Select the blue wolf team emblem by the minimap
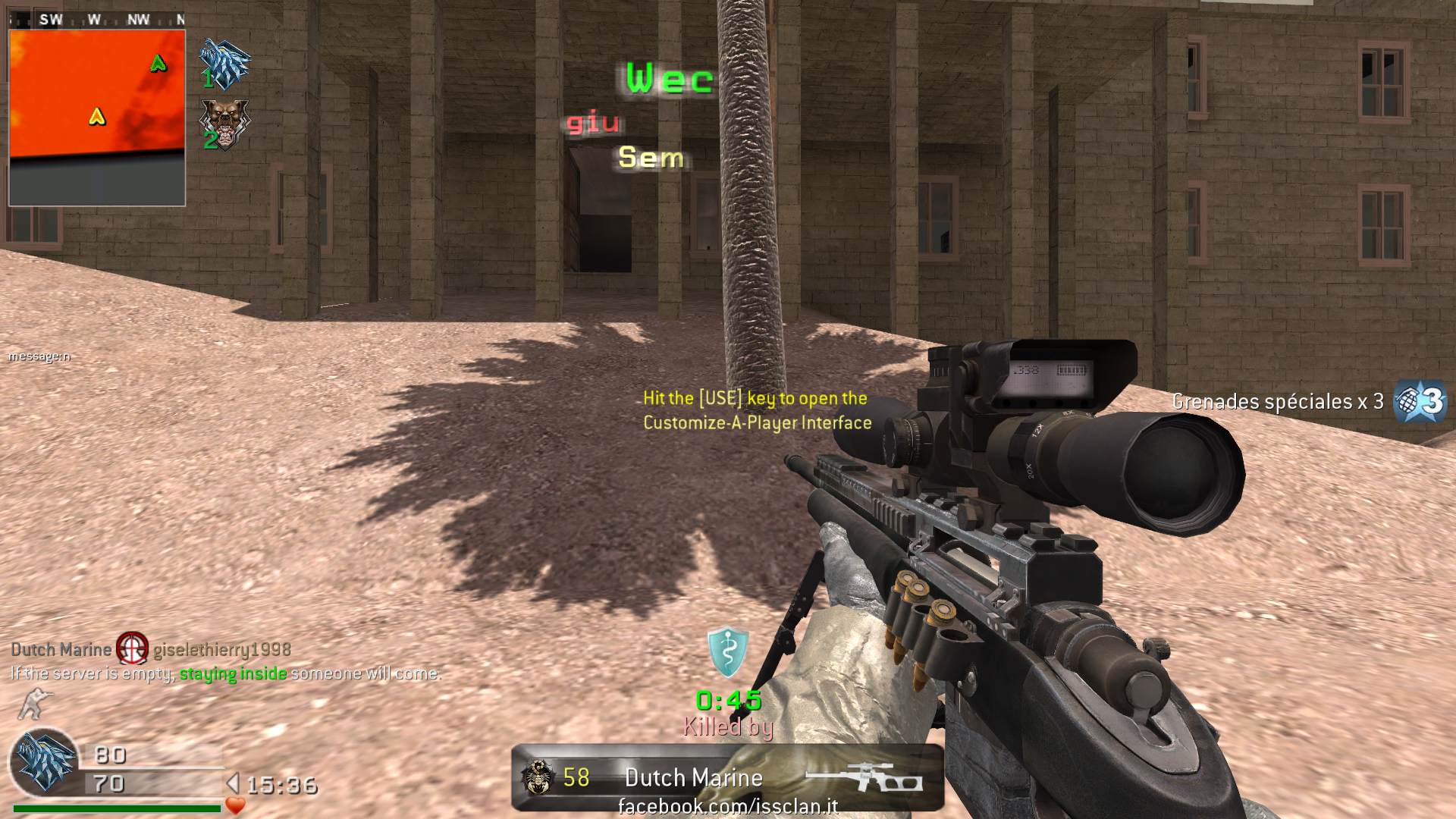The height and width of the screenshot is (819, 1456). (x=224, y=64)
